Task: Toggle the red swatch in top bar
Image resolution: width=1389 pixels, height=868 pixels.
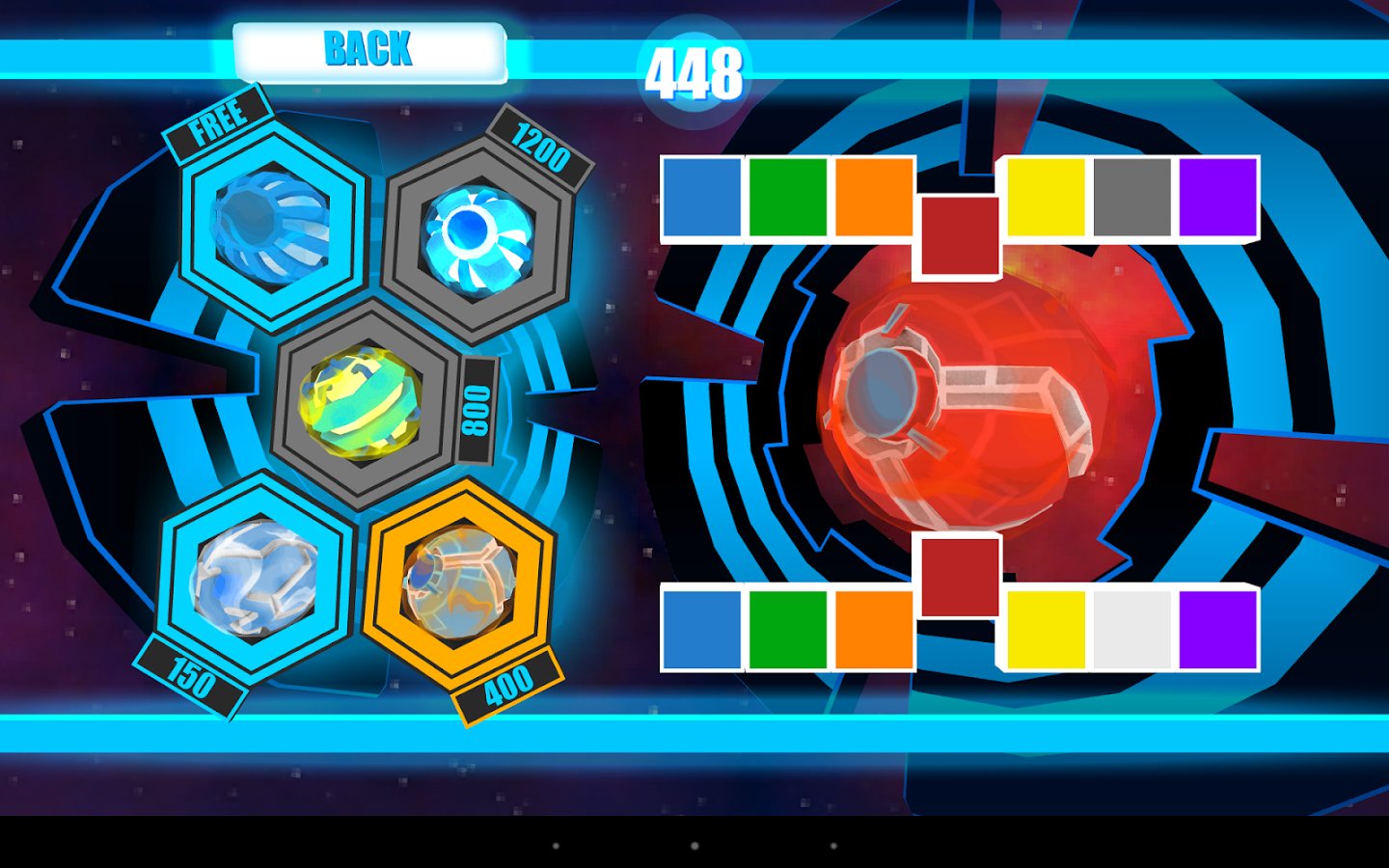Action: click(961, 236)
